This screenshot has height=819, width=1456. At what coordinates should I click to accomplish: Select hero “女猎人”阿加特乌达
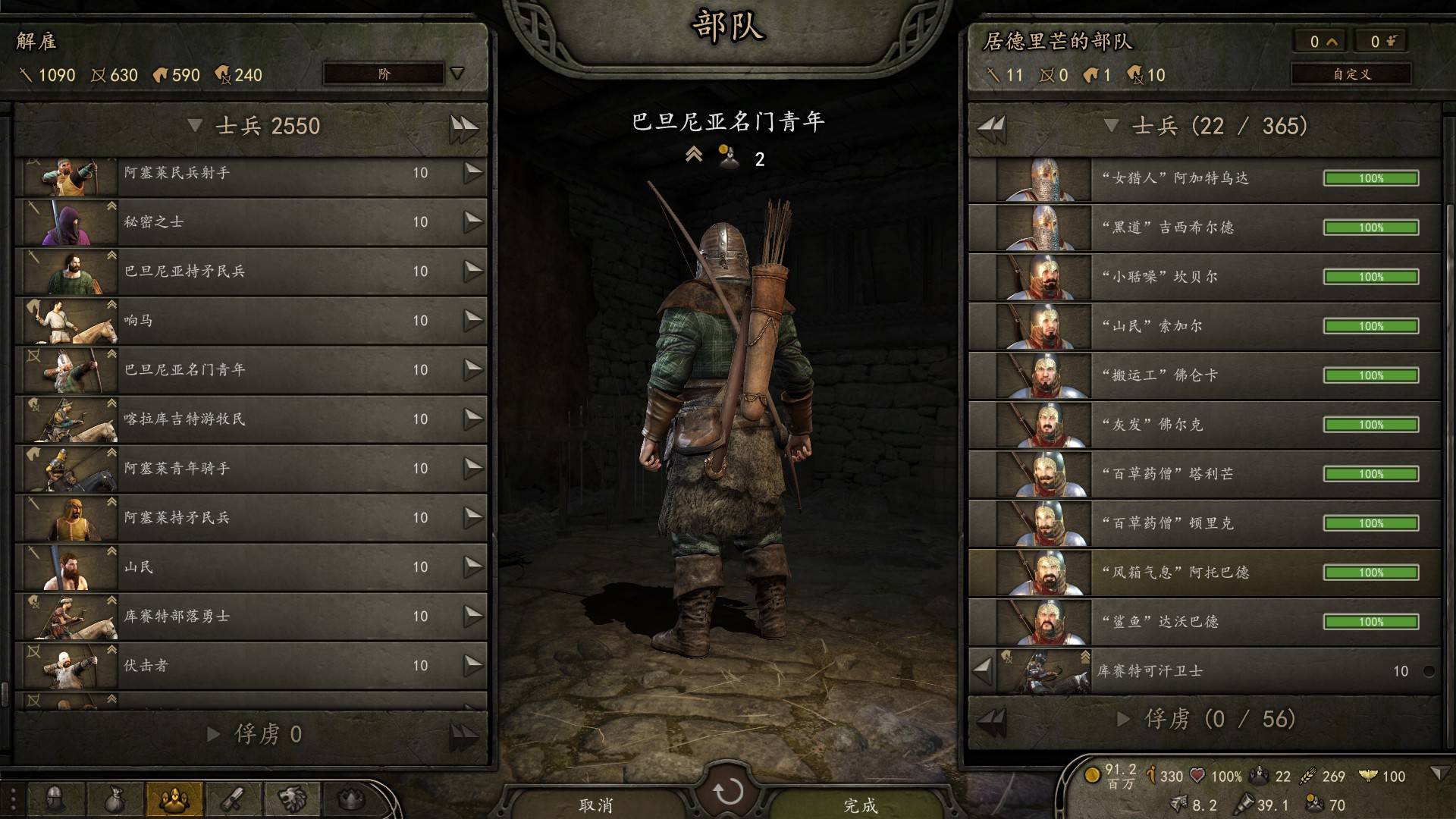1204,178
